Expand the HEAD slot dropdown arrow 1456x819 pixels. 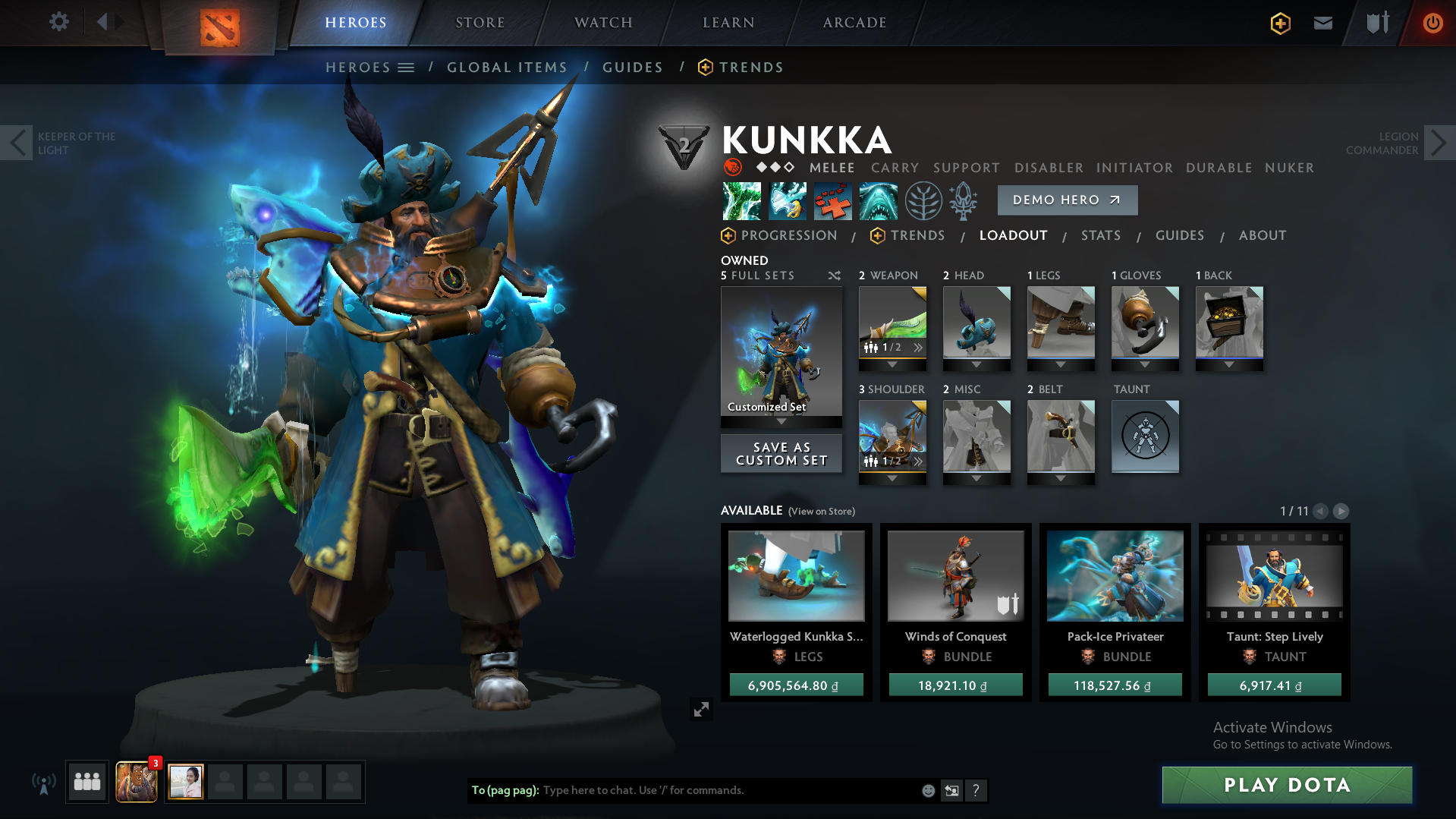tap(976, 364)
